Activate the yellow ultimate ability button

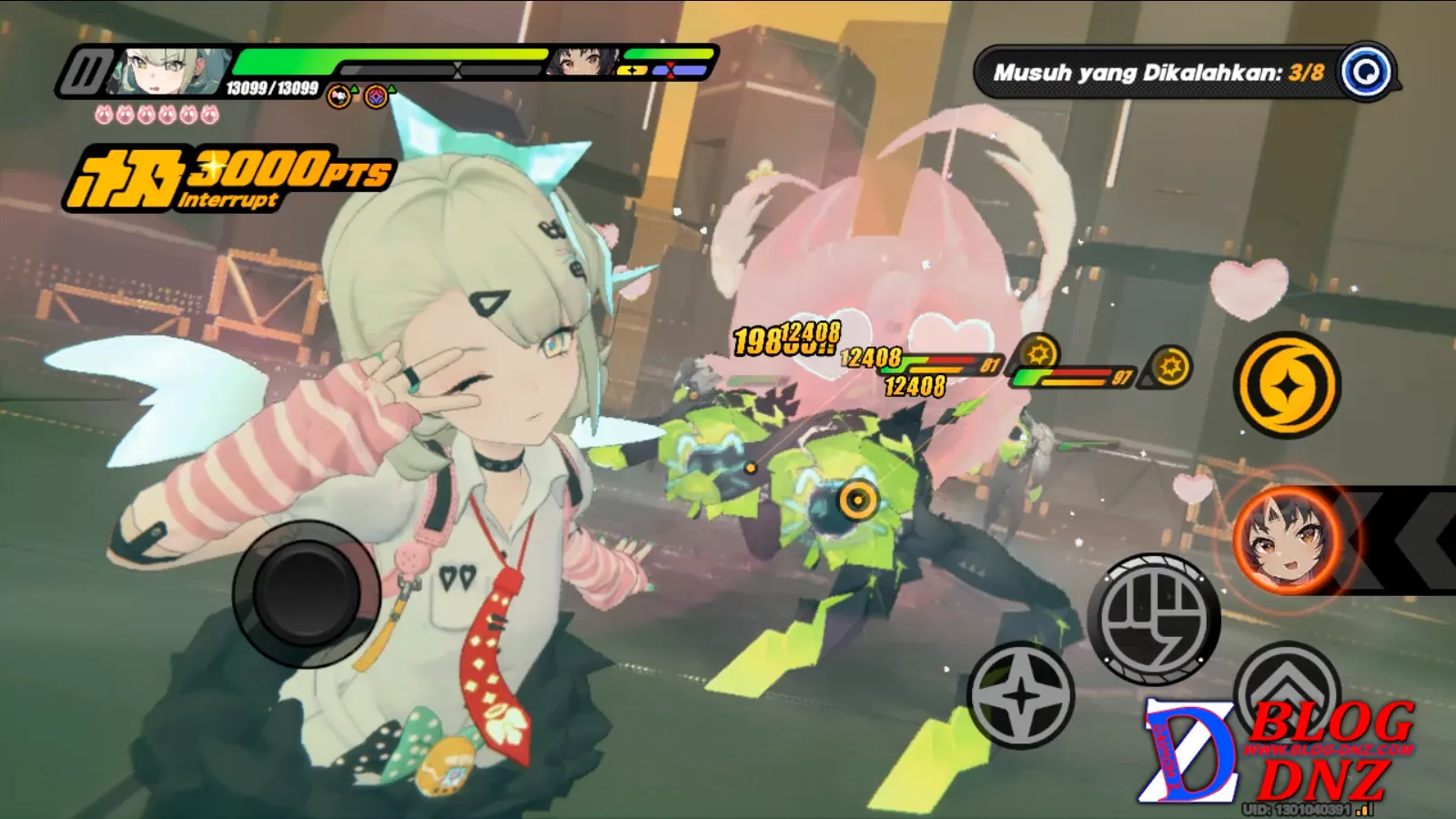pyautogui.click(x=1286, y=385)
